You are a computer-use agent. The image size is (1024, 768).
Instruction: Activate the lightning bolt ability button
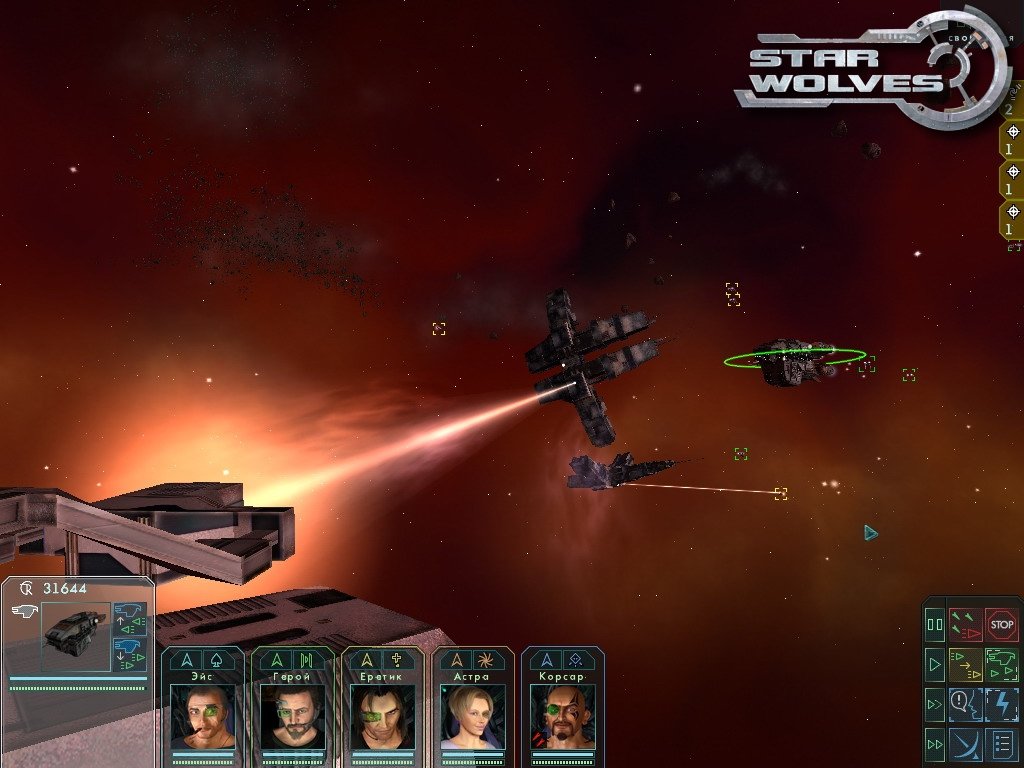pyautogui.click(x=1001, y=703)
